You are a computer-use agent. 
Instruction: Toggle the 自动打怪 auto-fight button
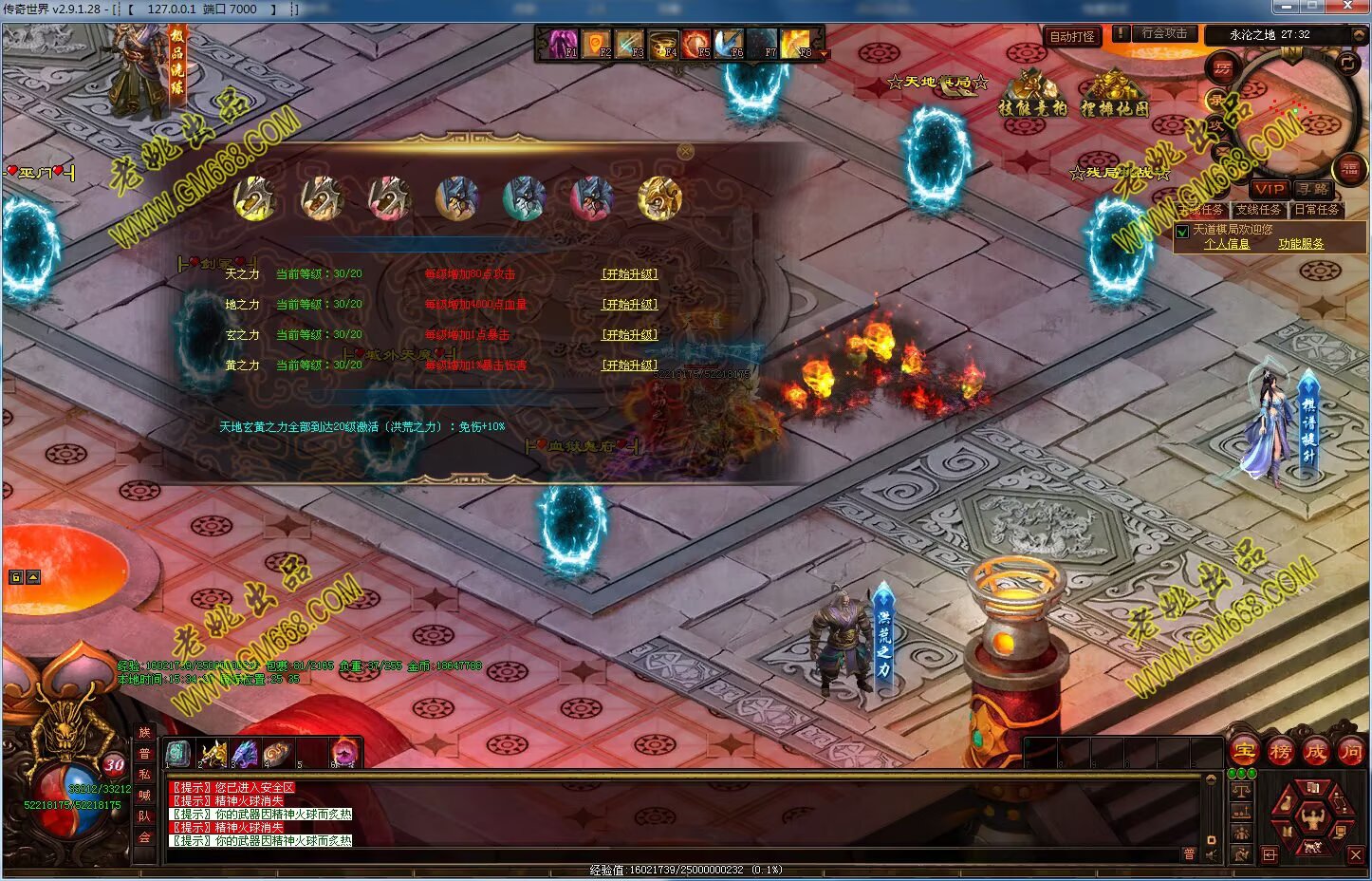pyautogui.click(x=1072, y=37)
